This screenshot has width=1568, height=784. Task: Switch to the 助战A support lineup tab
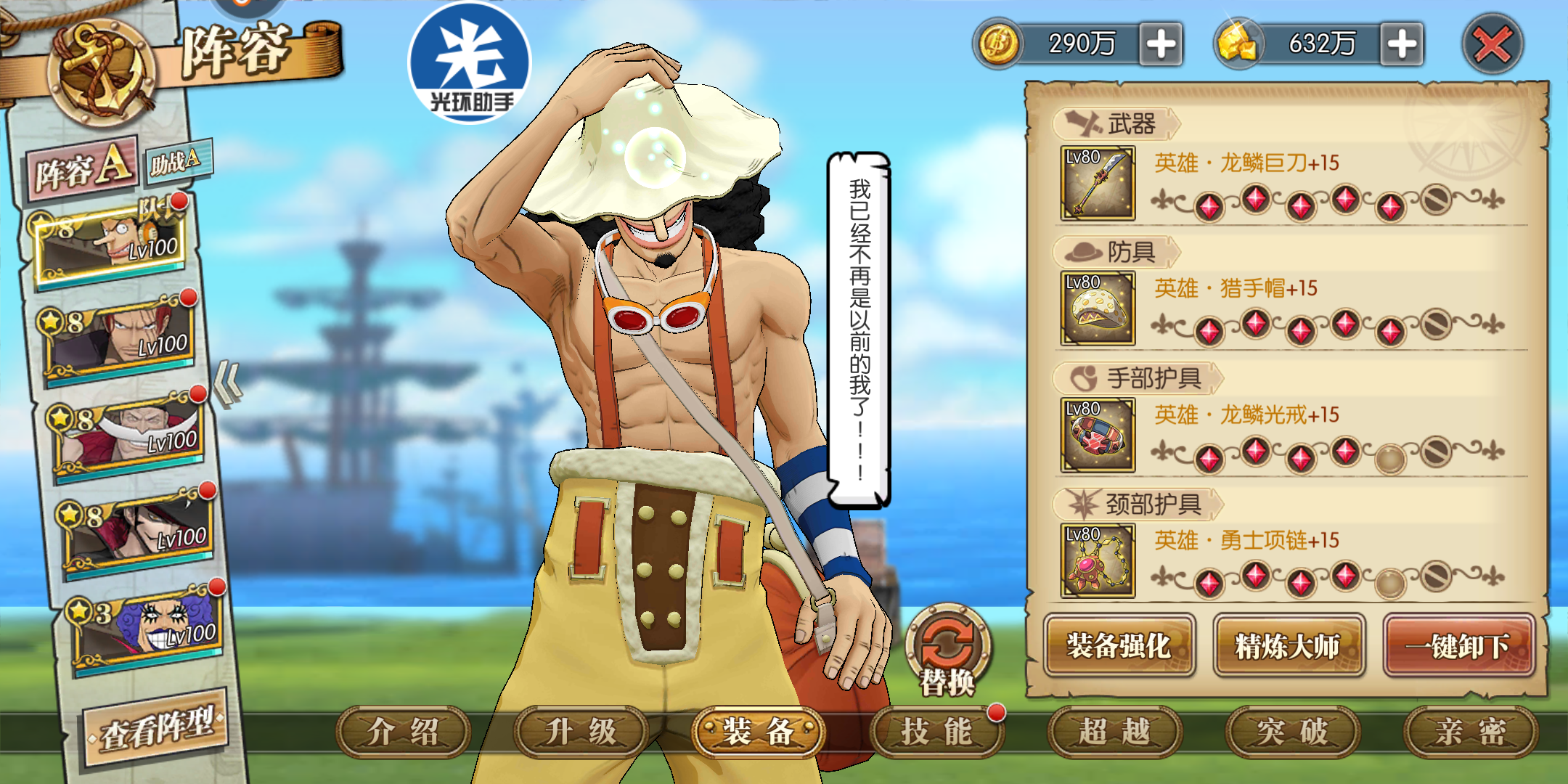(176, 162)
